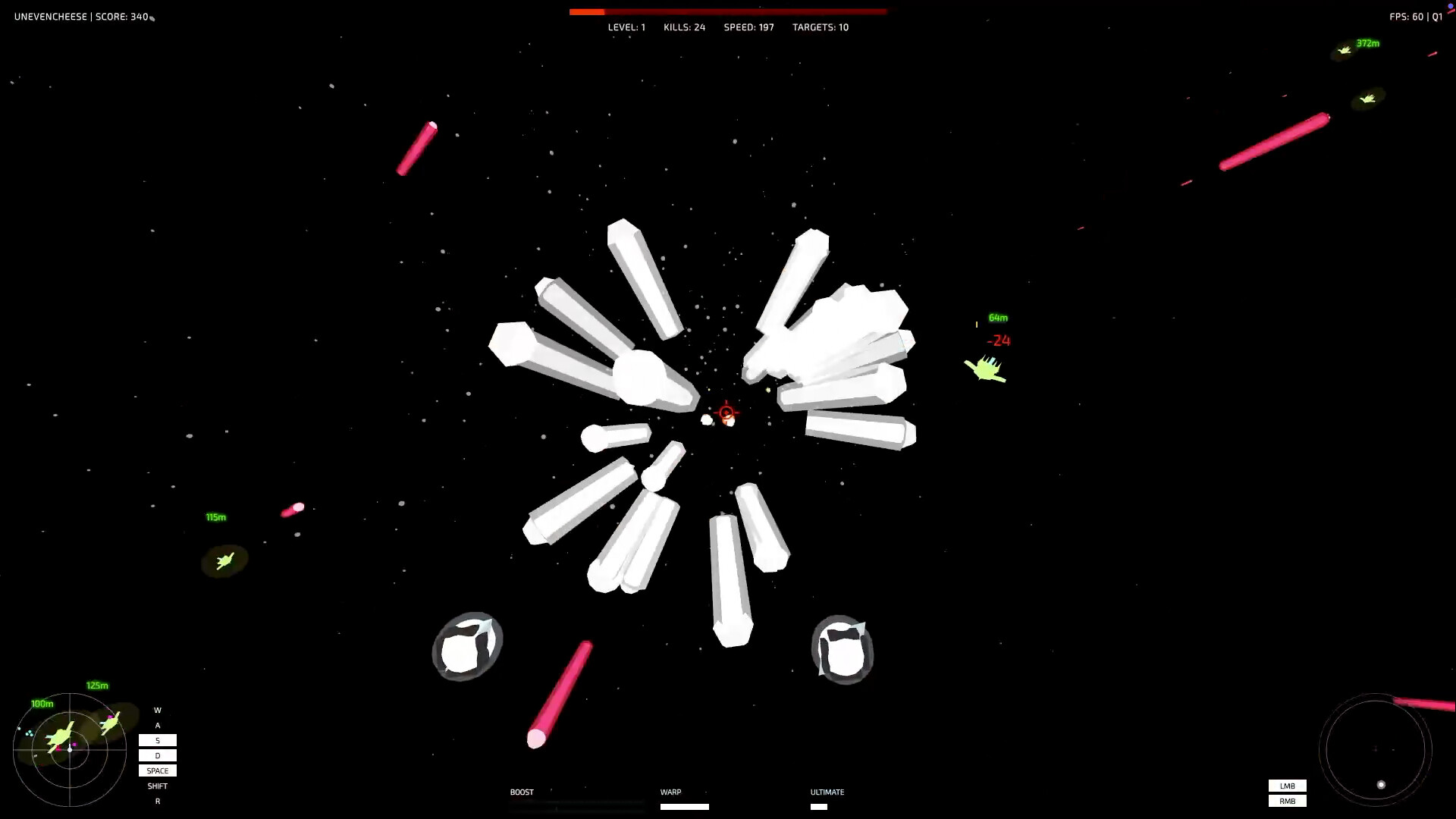Click the R reload key hint
The height and width of the screenshot is (819, 1456).
pyautogui.click(x=158, y=801)
